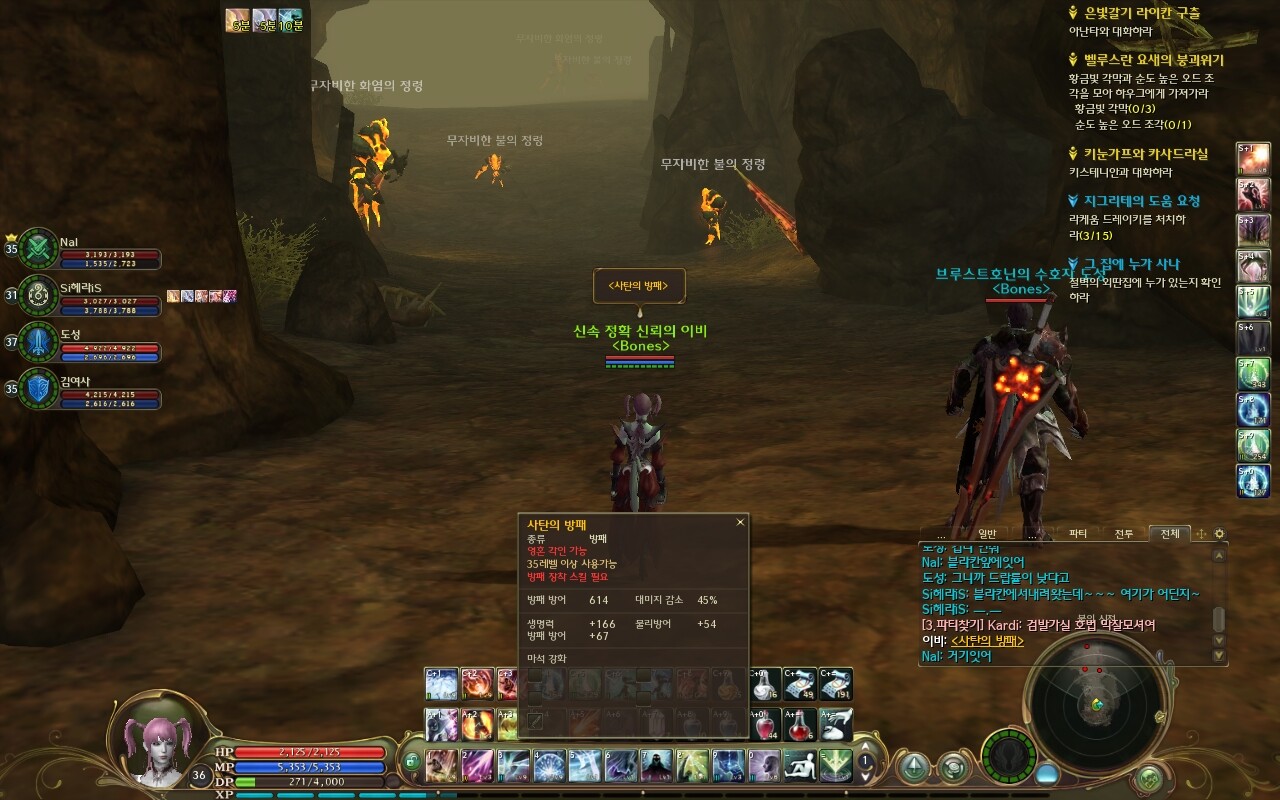
Task: Open the 전투 chat tab
Action: click(1123, 534)
